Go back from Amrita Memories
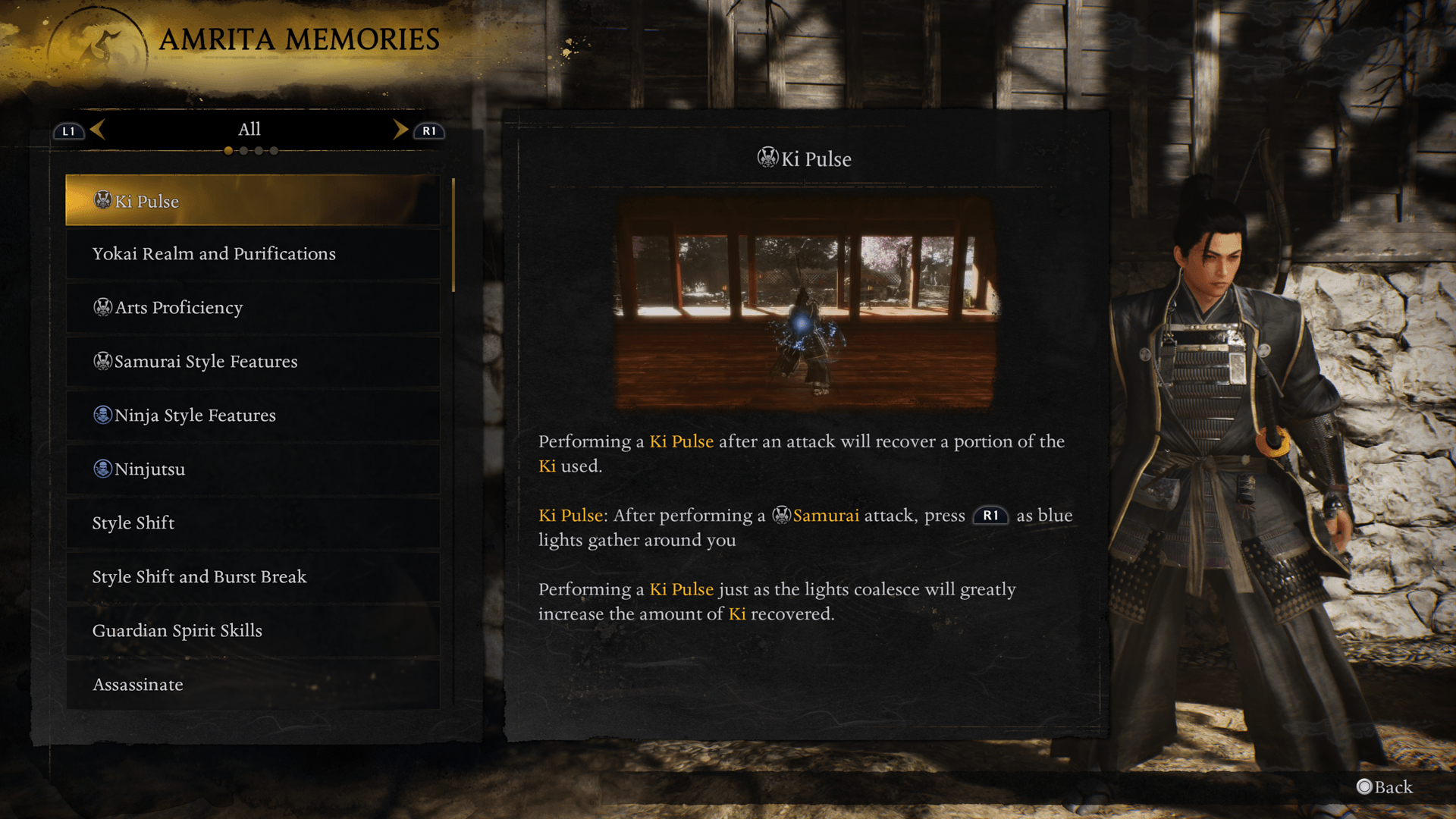 (1385, 787)
